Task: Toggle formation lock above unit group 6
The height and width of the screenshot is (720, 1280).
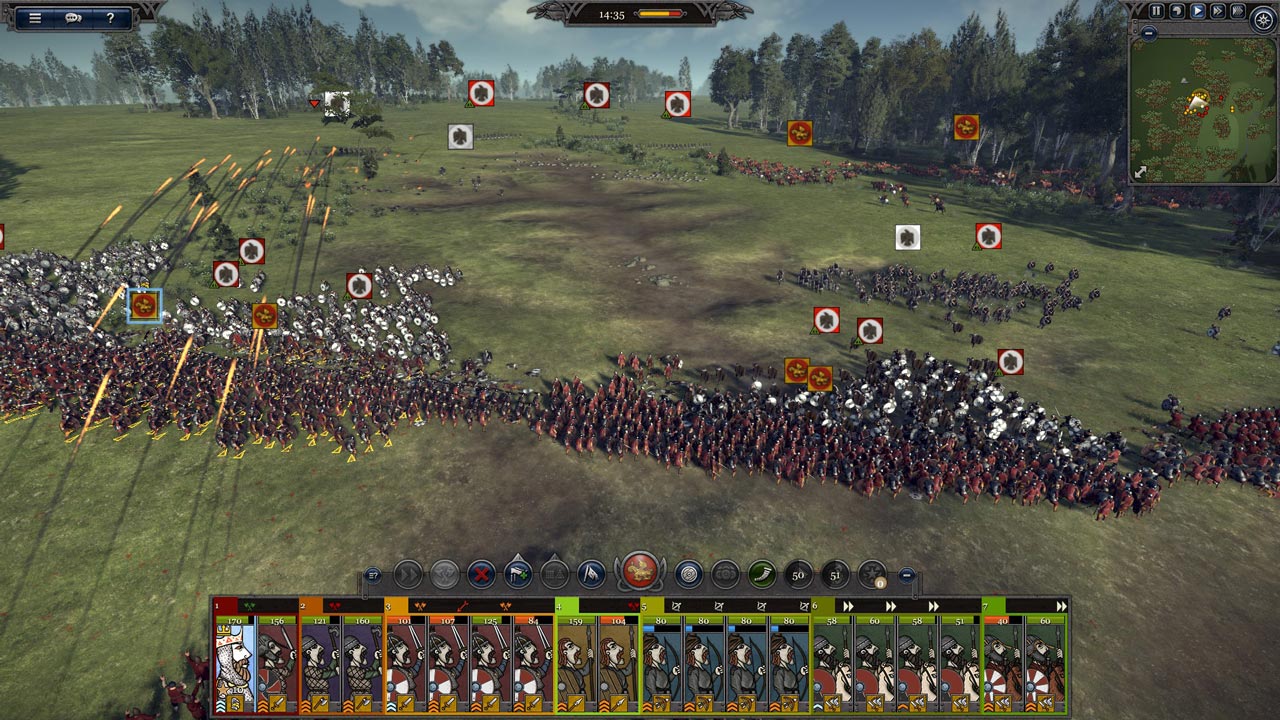Action: click(x=849, y=606)
